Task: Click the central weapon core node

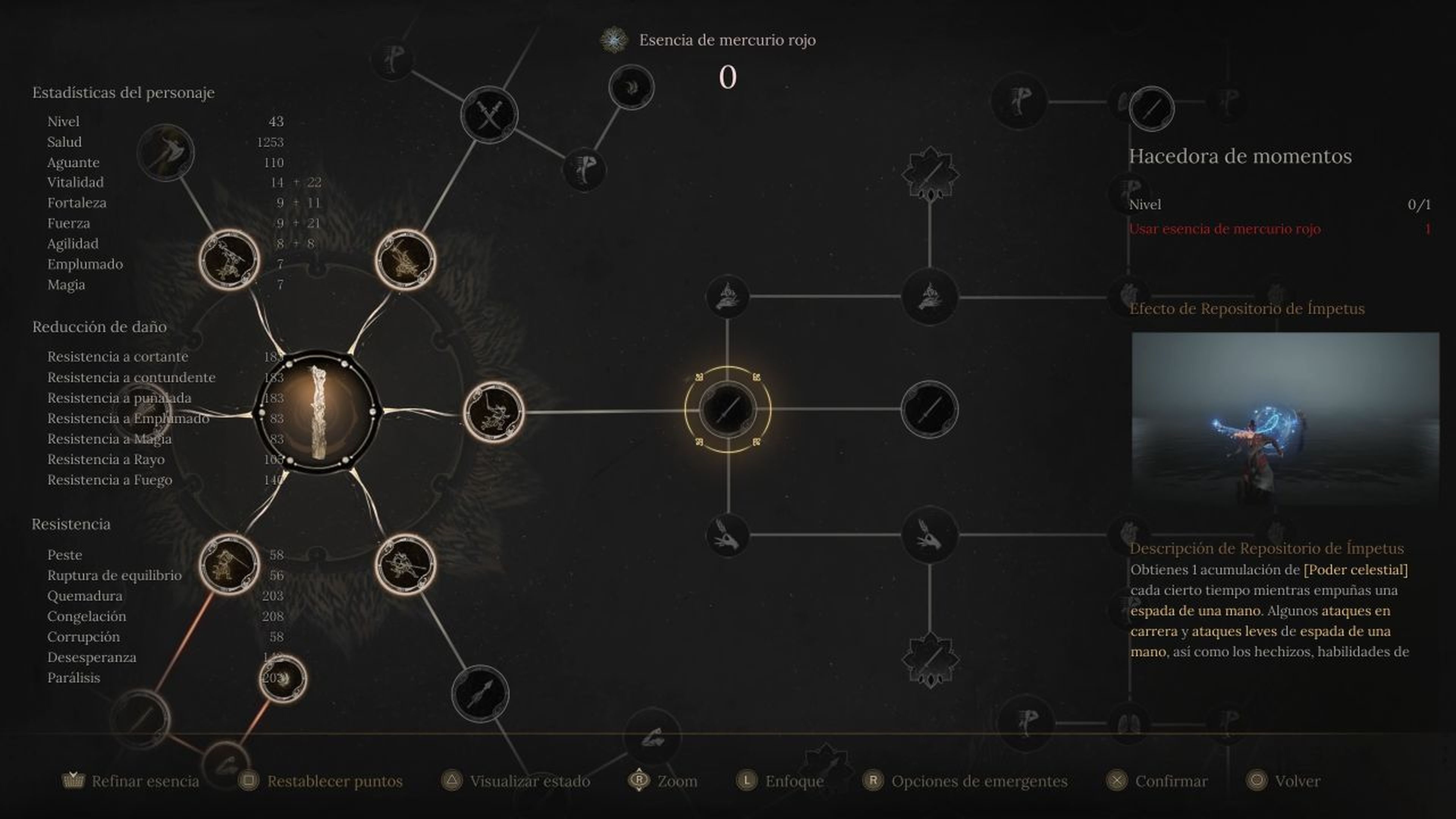Action: click(319, 410)
